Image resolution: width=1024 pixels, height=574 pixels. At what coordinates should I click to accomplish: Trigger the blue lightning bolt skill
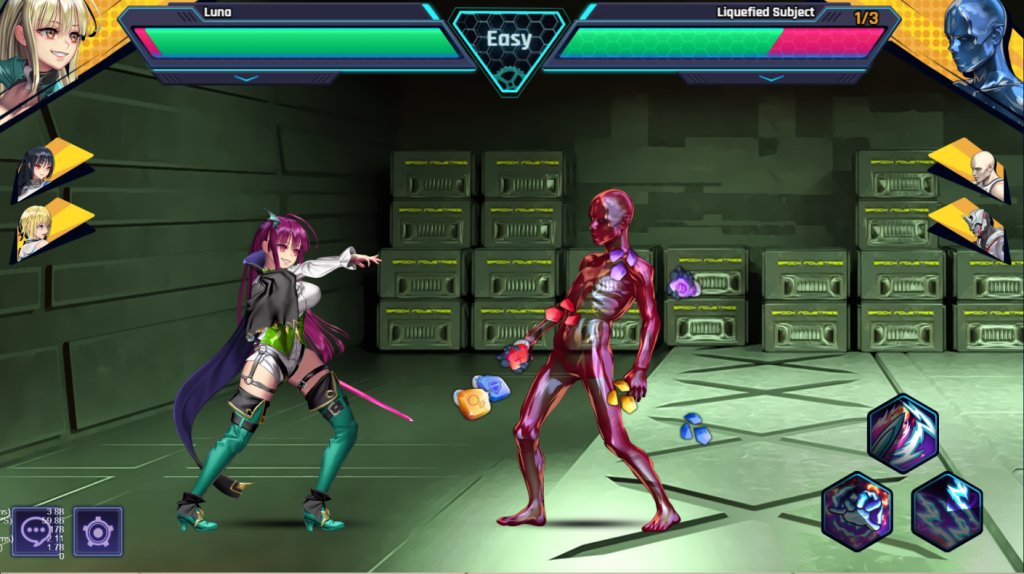(x=947, y=511)
